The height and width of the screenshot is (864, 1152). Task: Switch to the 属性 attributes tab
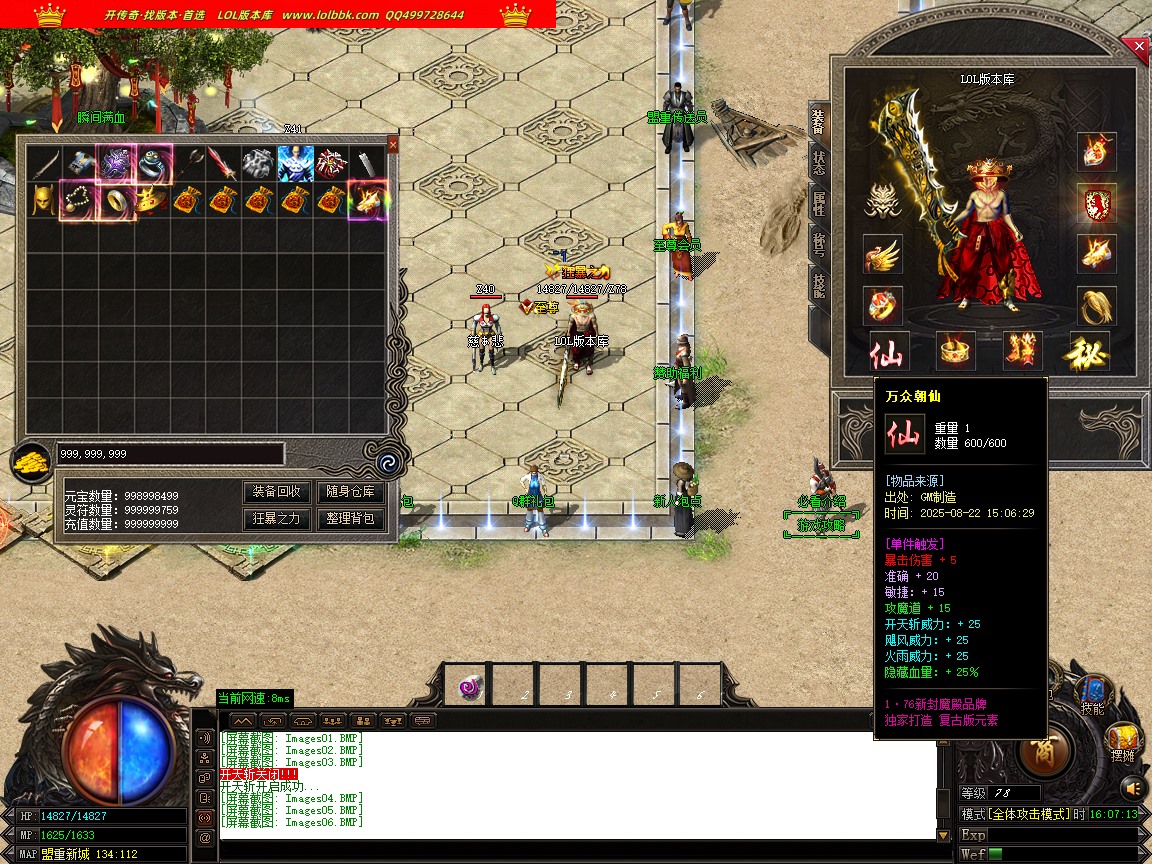tap(819, 205)
